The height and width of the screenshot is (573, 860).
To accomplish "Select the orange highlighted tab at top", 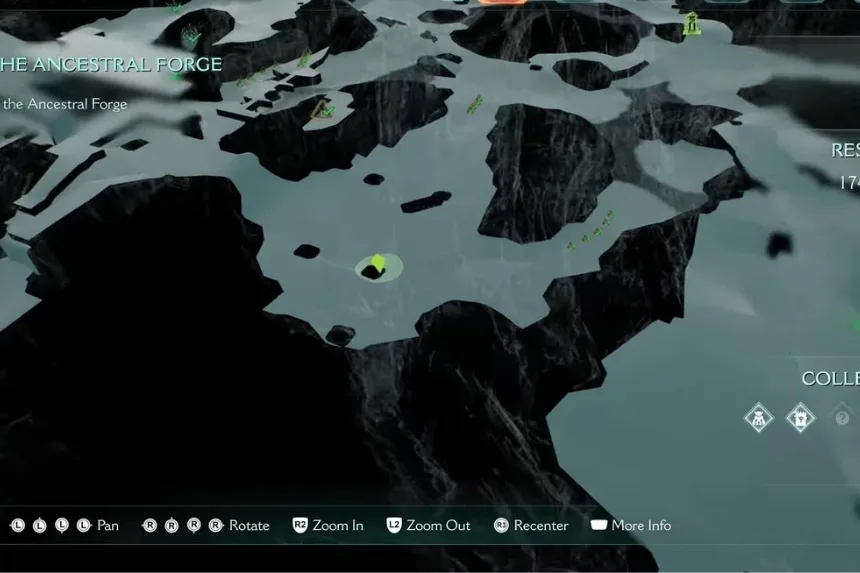I will coord(502,2).
